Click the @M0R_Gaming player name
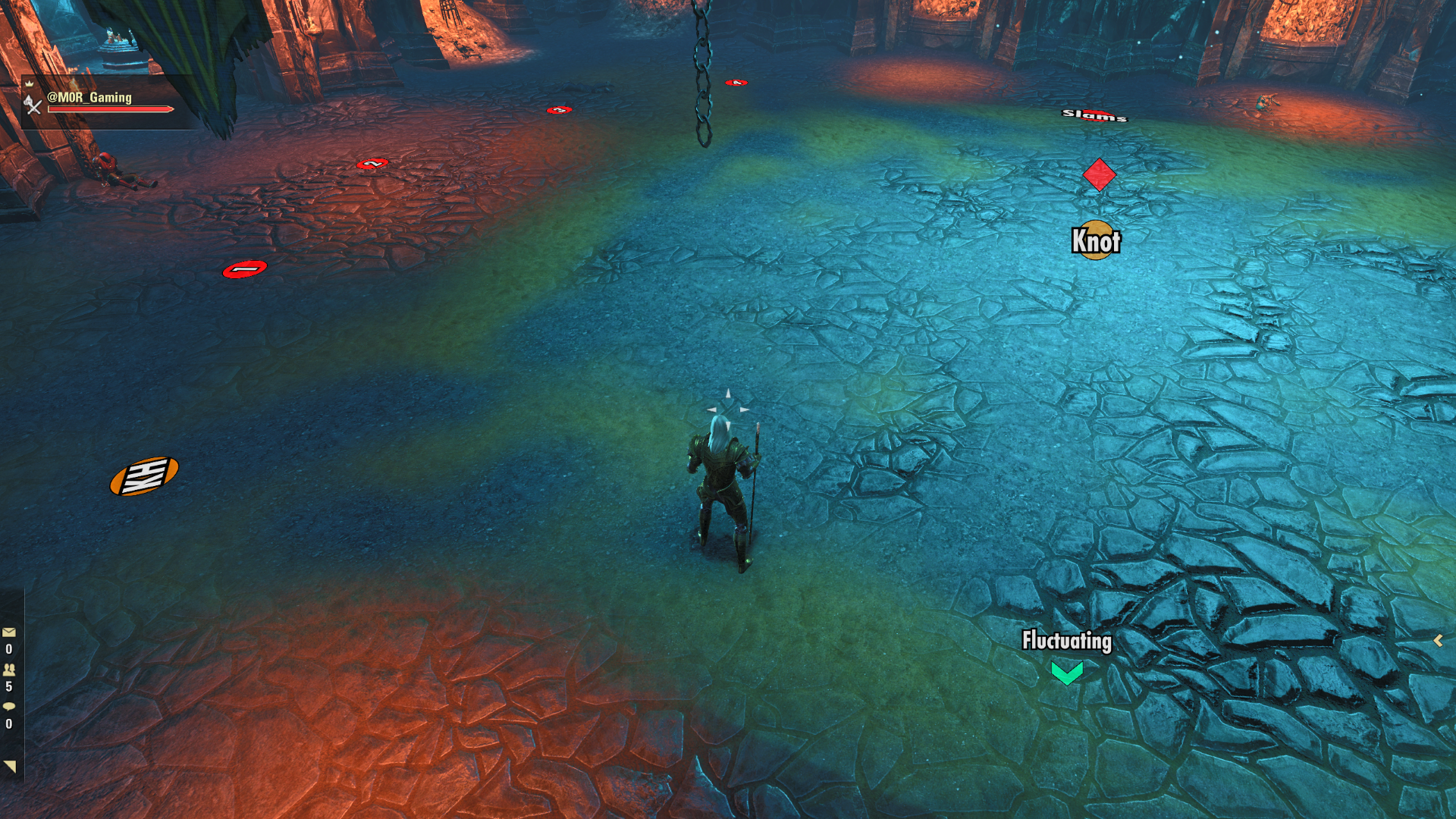The image size is (1456, 819). pos(90,98)
